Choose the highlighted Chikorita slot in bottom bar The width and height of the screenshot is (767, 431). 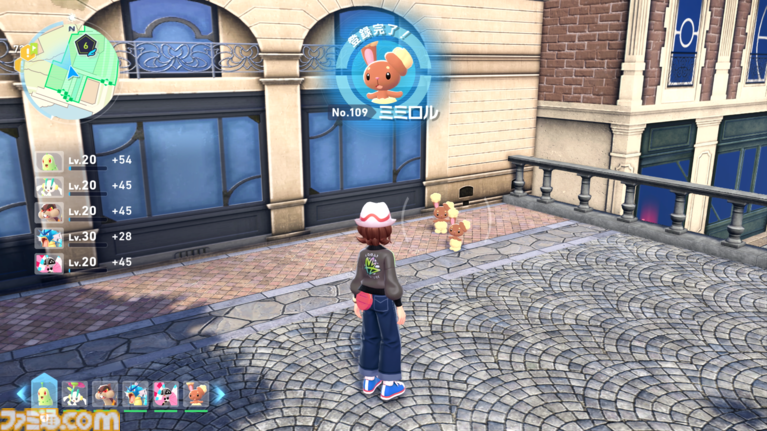46,393
